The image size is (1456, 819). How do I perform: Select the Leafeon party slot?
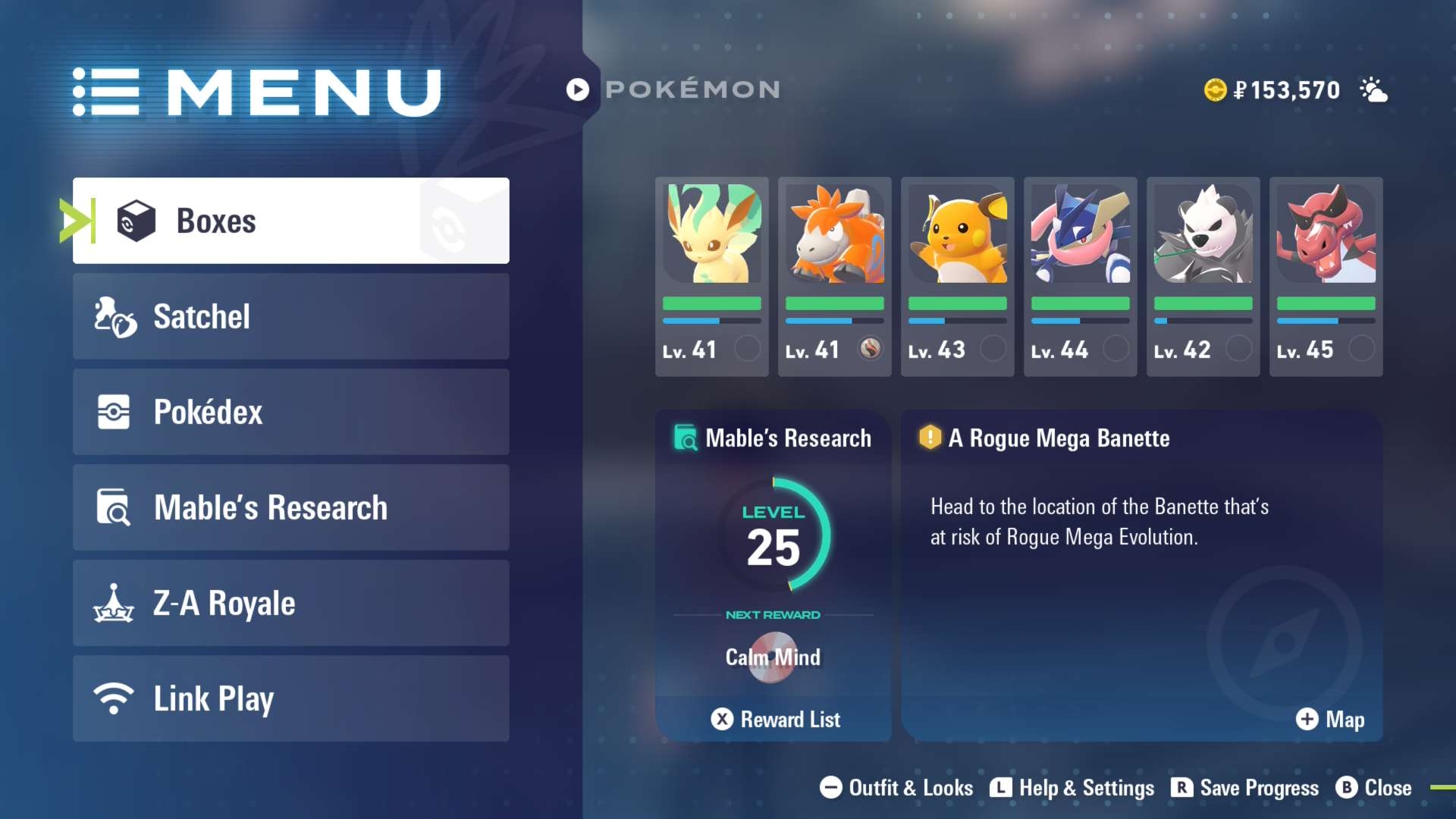click(711, 276)
